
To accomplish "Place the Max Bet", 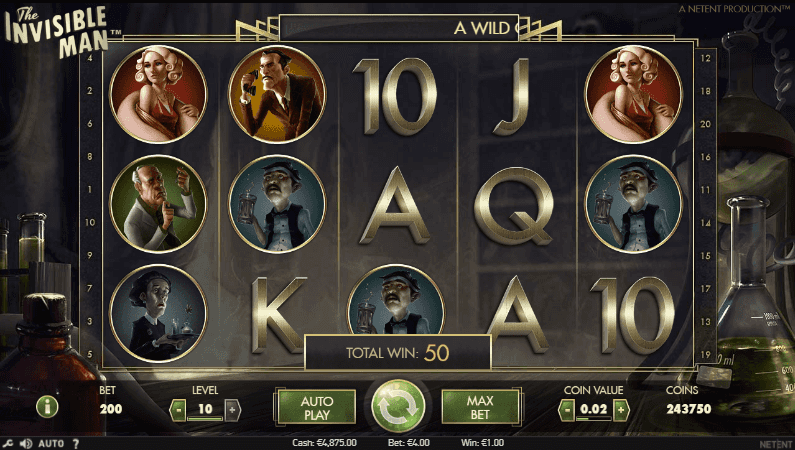I will point(481,407).
